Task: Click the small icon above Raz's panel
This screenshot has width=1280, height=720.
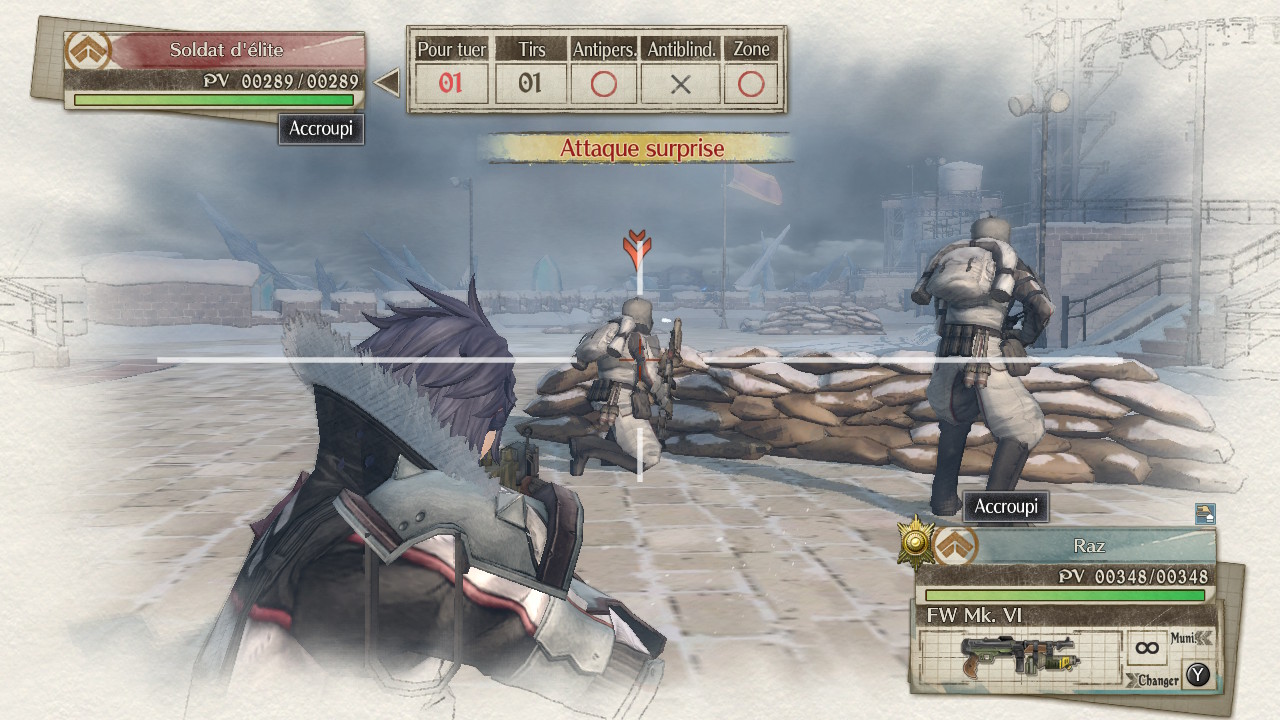Action: pos(1205,514)
